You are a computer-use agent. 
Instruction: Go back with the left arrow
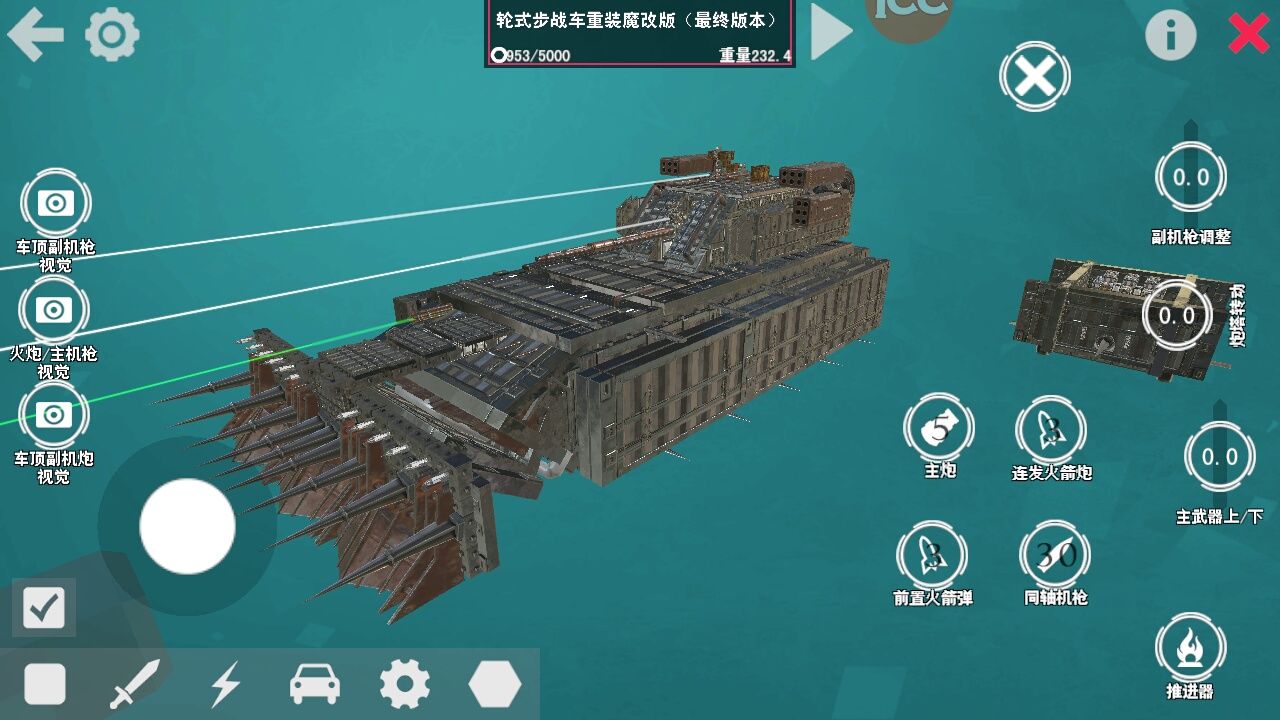(35, 35)
